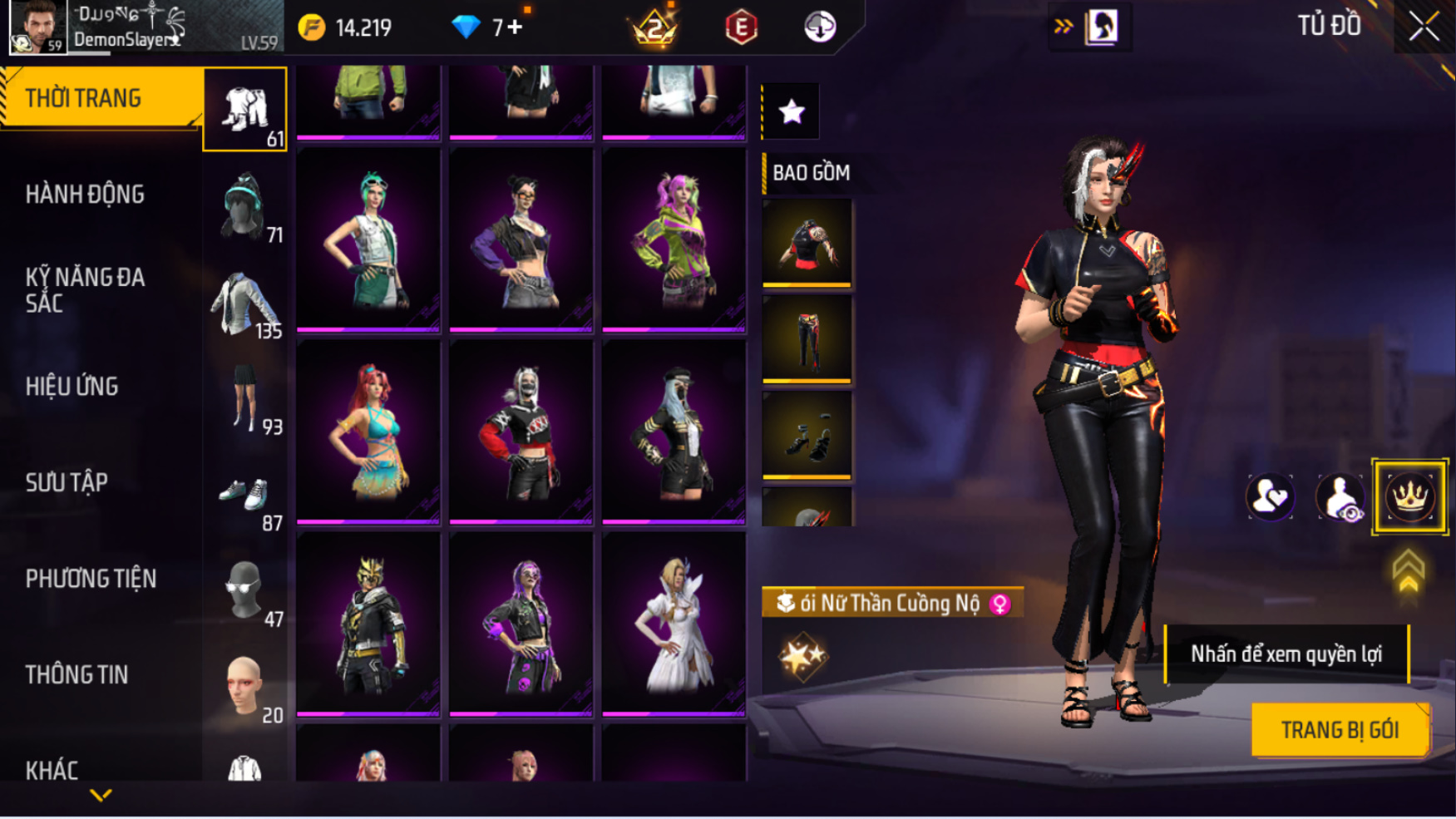Select the HIỆU ỨNG menu entry
Image resolution: width=1456 pixels, height=819 pixels.
(72, 387)
